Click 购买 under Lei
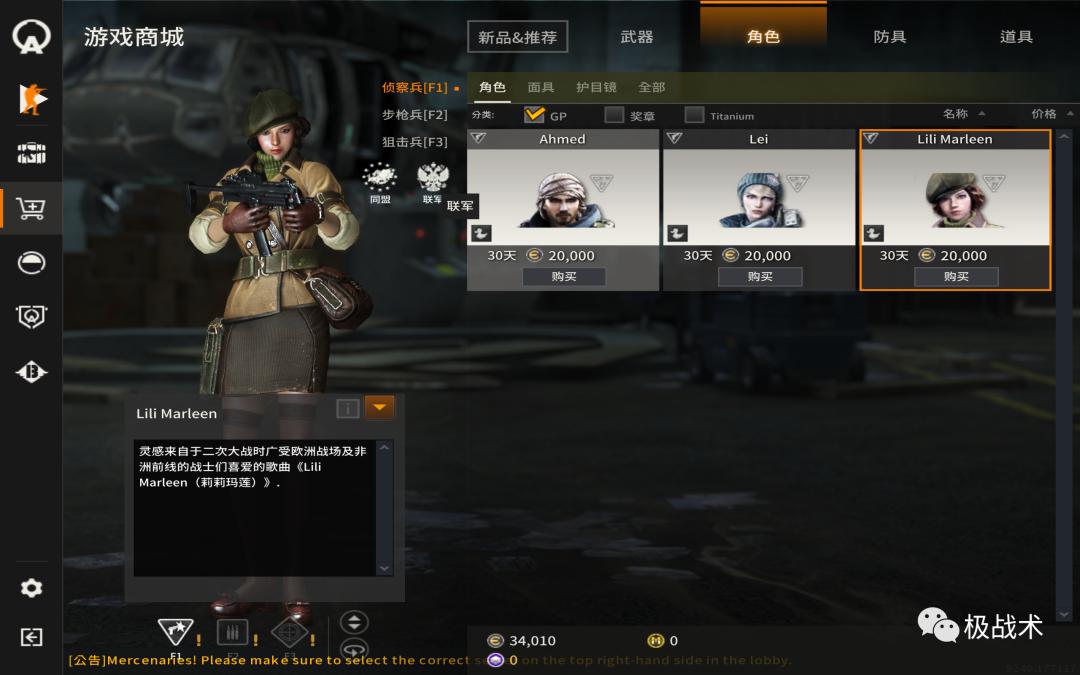 click(759, 276)
